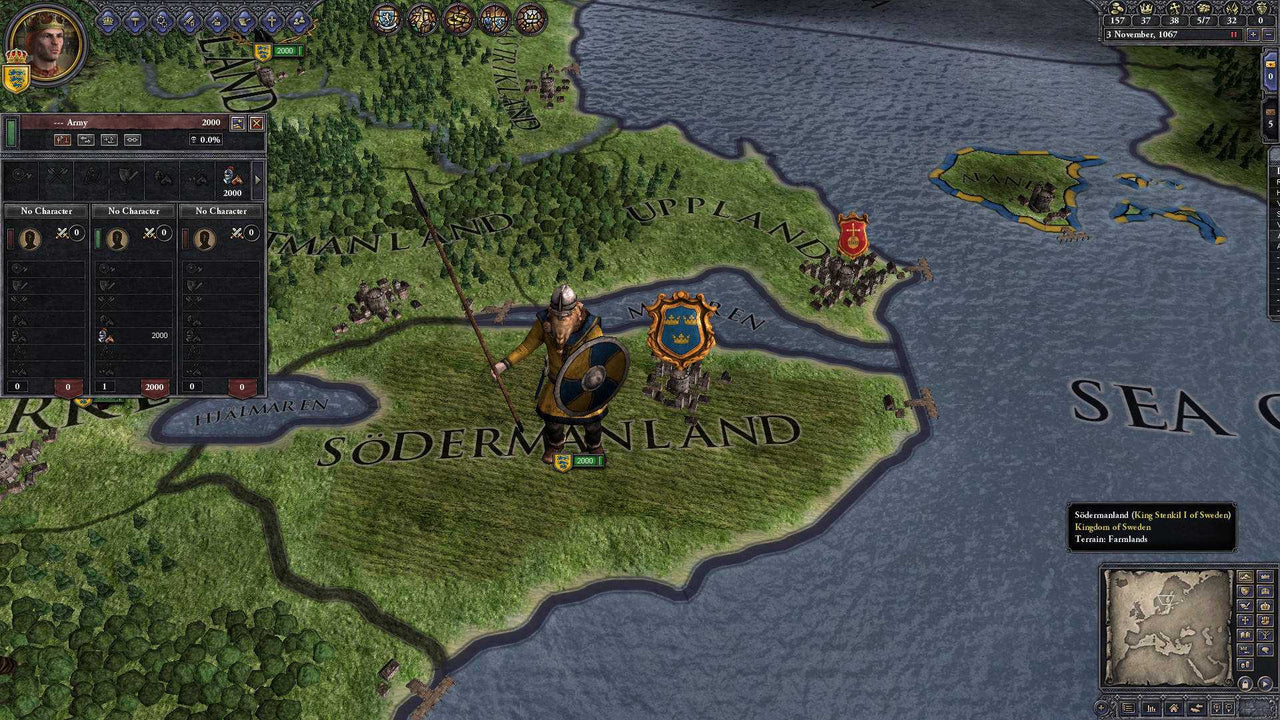This screenshot has height=720, width=1280.
Task: Toggle the attach-to-army option in the Army window
Action: click(x=132, y=140)
